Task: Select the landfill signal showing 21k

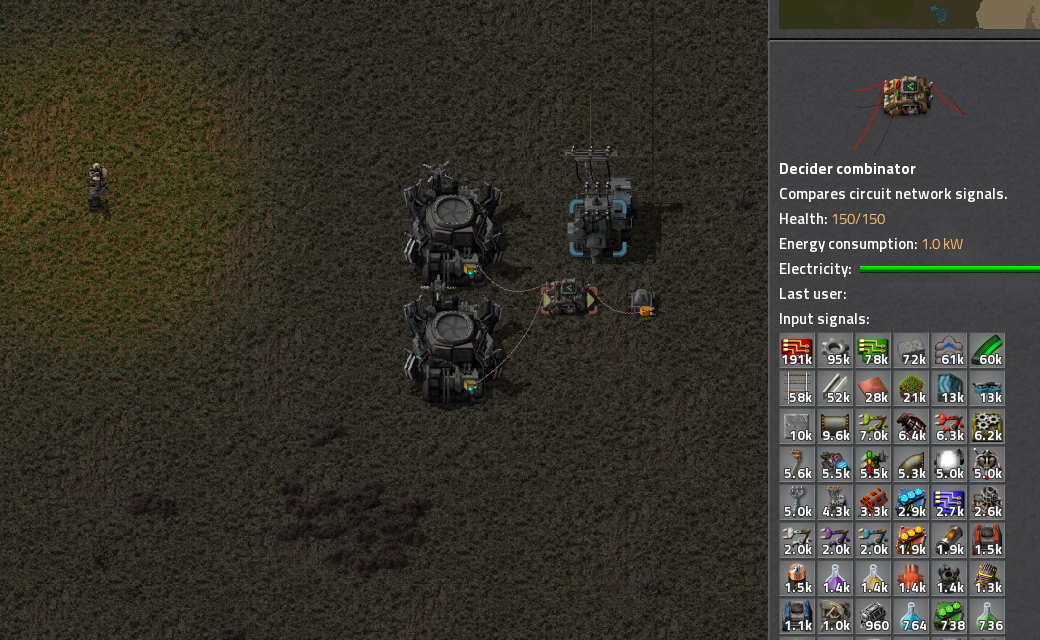Action: (x=911, y=389)
